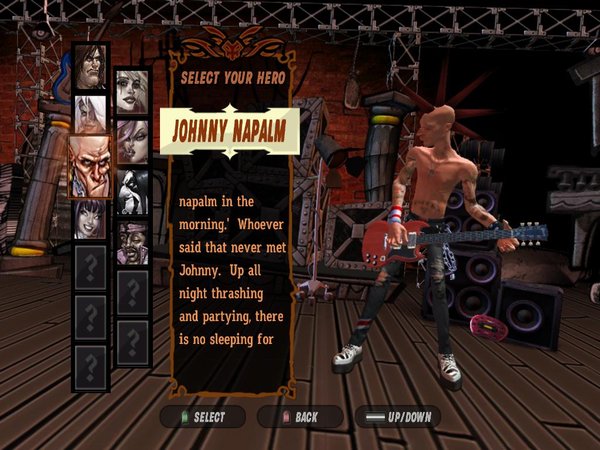The image size is (600, 450).
Task: Choose the blonde woman character portrait
Action: [132, 92]
